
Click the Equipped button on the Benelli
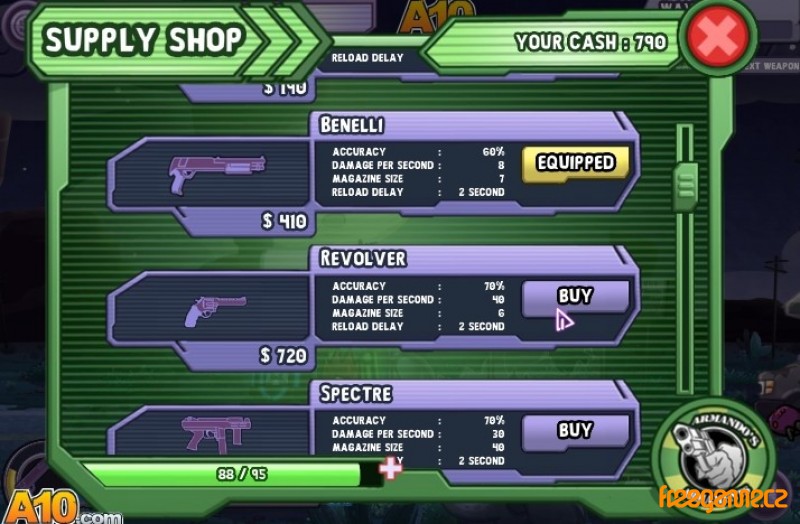pyautogui.click(x=575, y=163)
